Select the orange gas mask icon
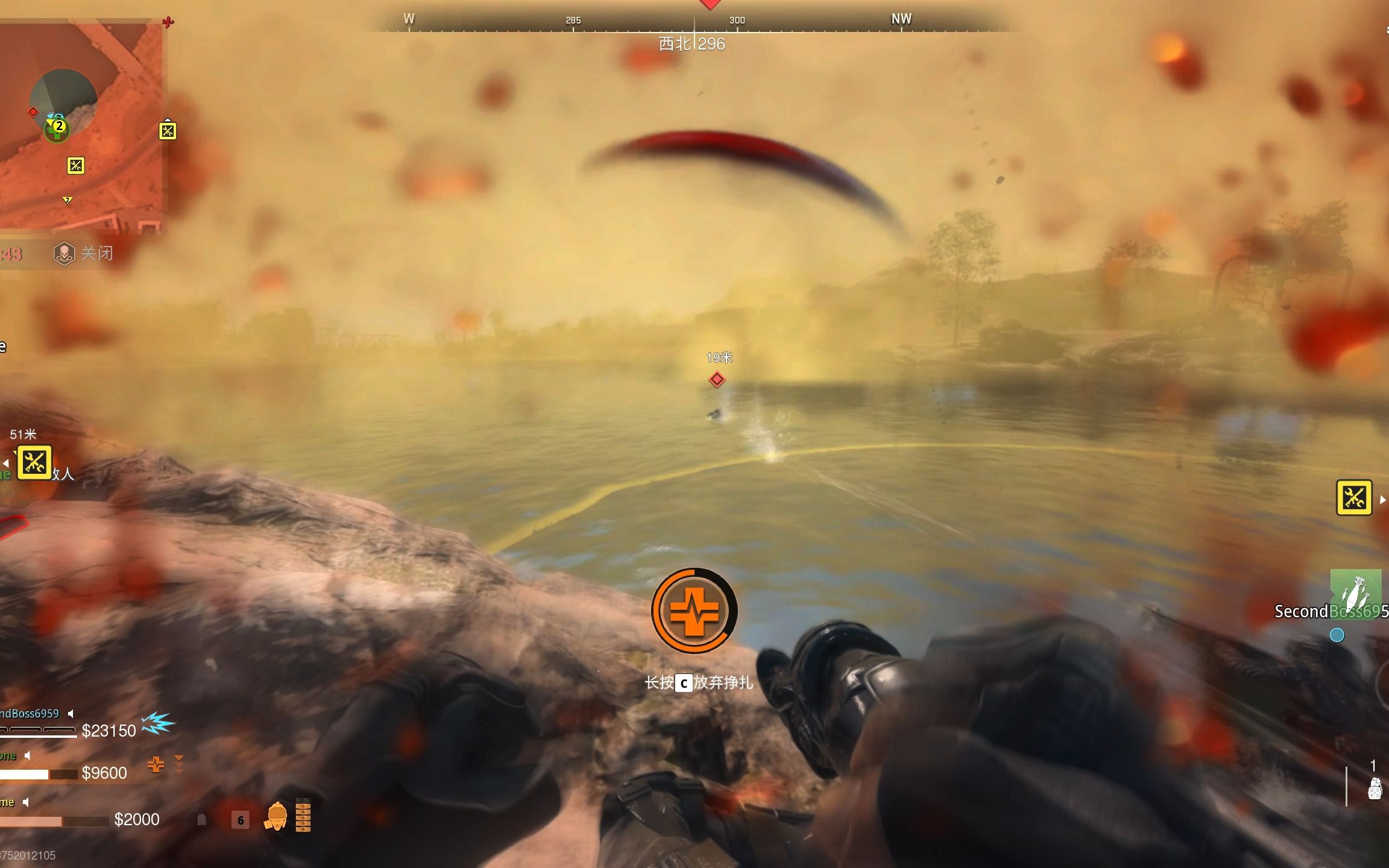 [276, 817]
